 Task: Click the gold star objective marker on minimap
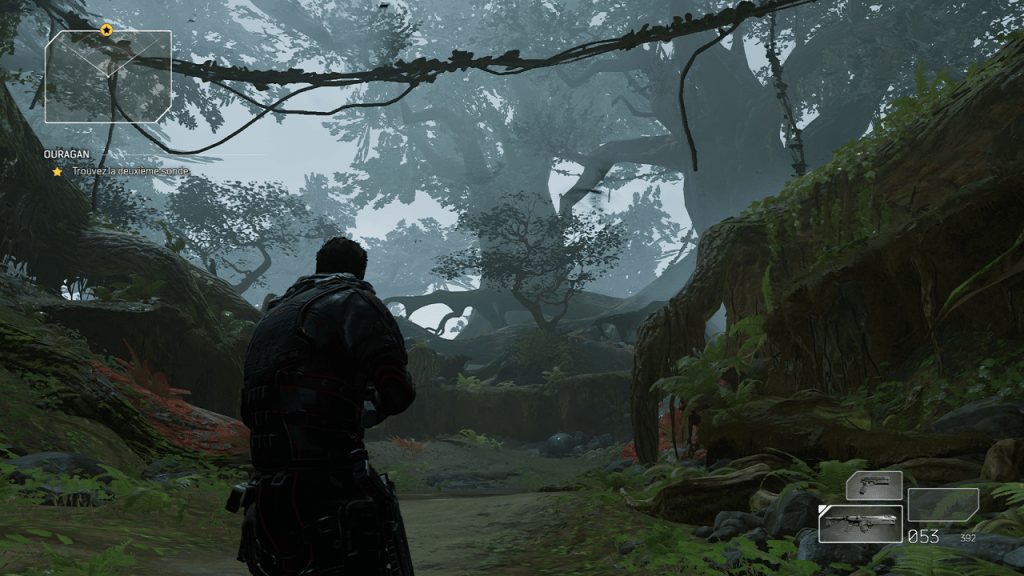[x=107, y=30]
